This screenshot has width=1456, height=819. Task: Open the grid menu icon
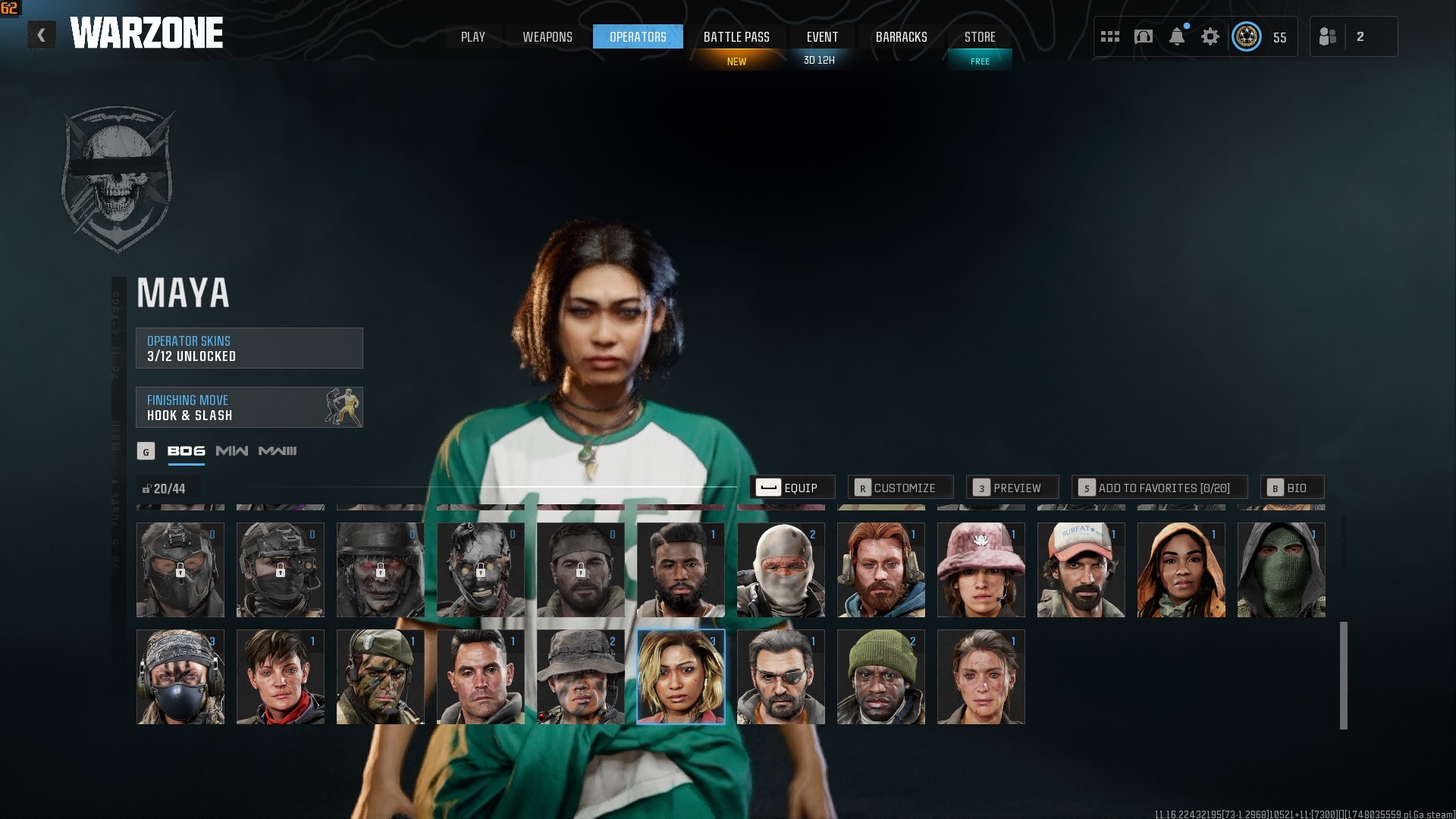point(1110,36)
